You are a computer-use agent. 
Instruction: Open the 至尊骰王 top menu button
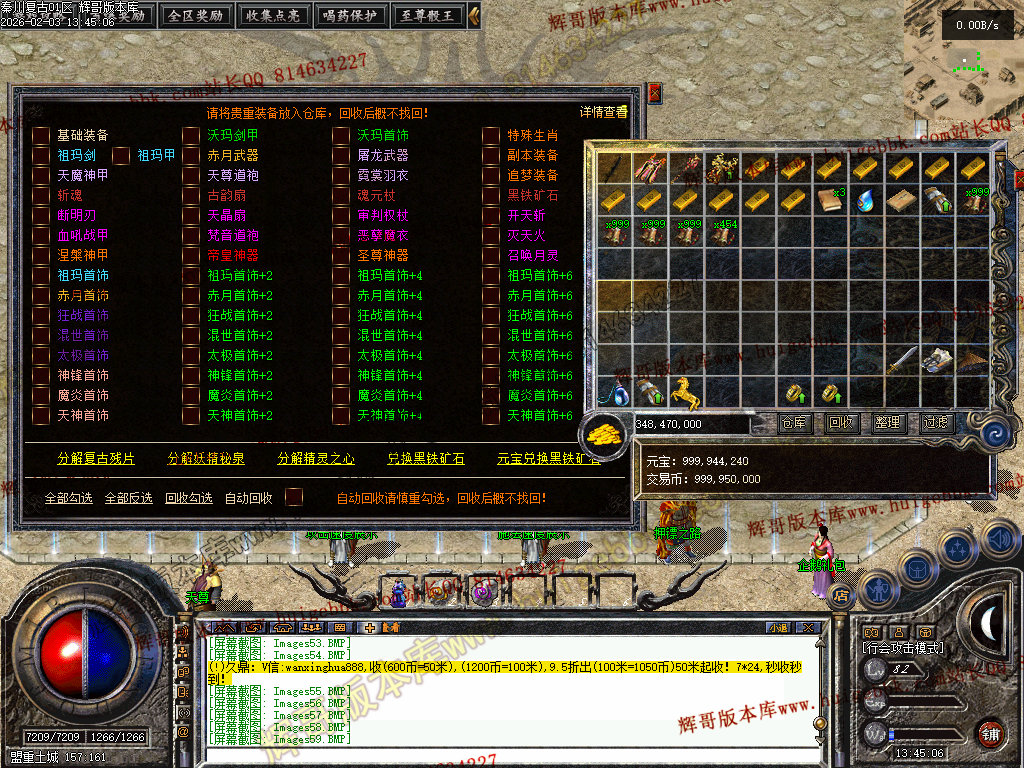coord(428,15)
